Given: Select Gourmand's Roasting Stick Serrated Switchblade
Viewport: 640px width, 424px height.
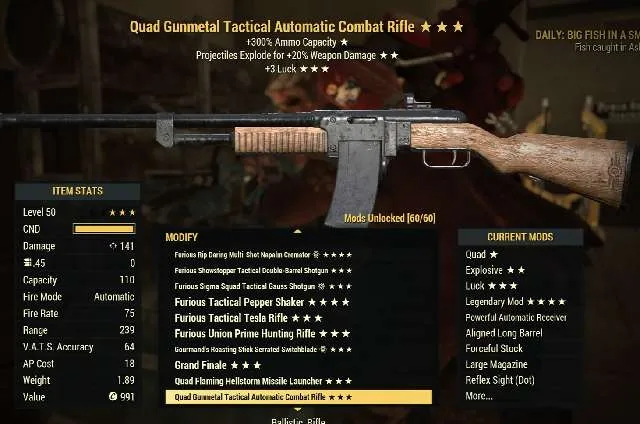Looking at the screenshot, I should click(x=262, y=349).
